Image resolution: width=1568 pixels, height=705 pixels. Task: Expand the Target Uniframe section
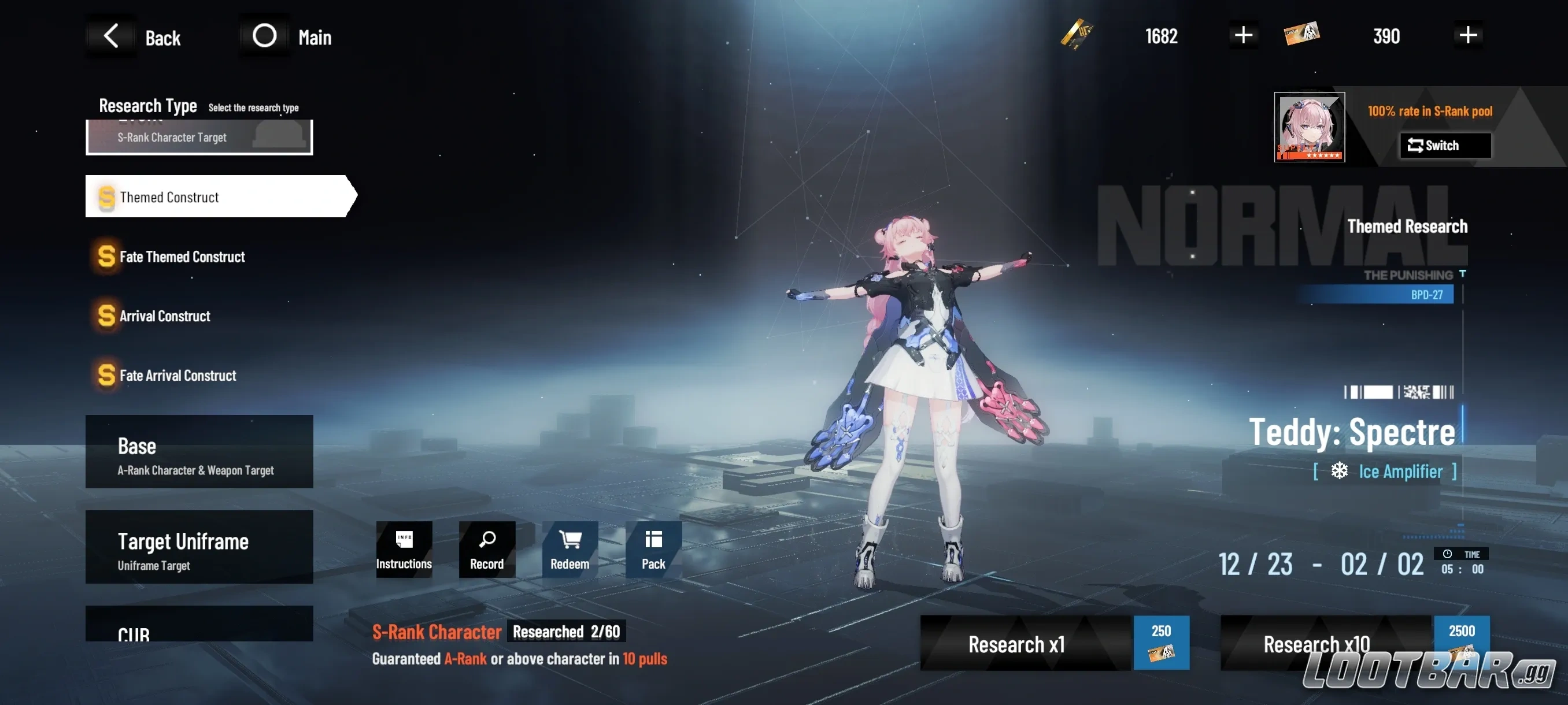click(199, 548)
